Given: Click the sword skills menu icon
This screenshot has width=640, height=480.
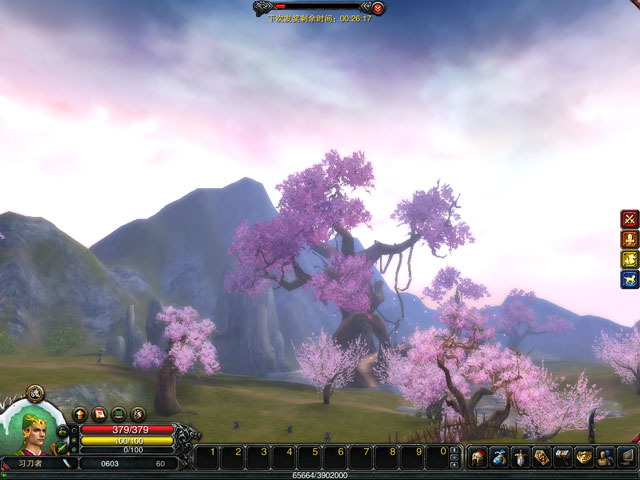Looking at the screenshot, I should point(520,457).
